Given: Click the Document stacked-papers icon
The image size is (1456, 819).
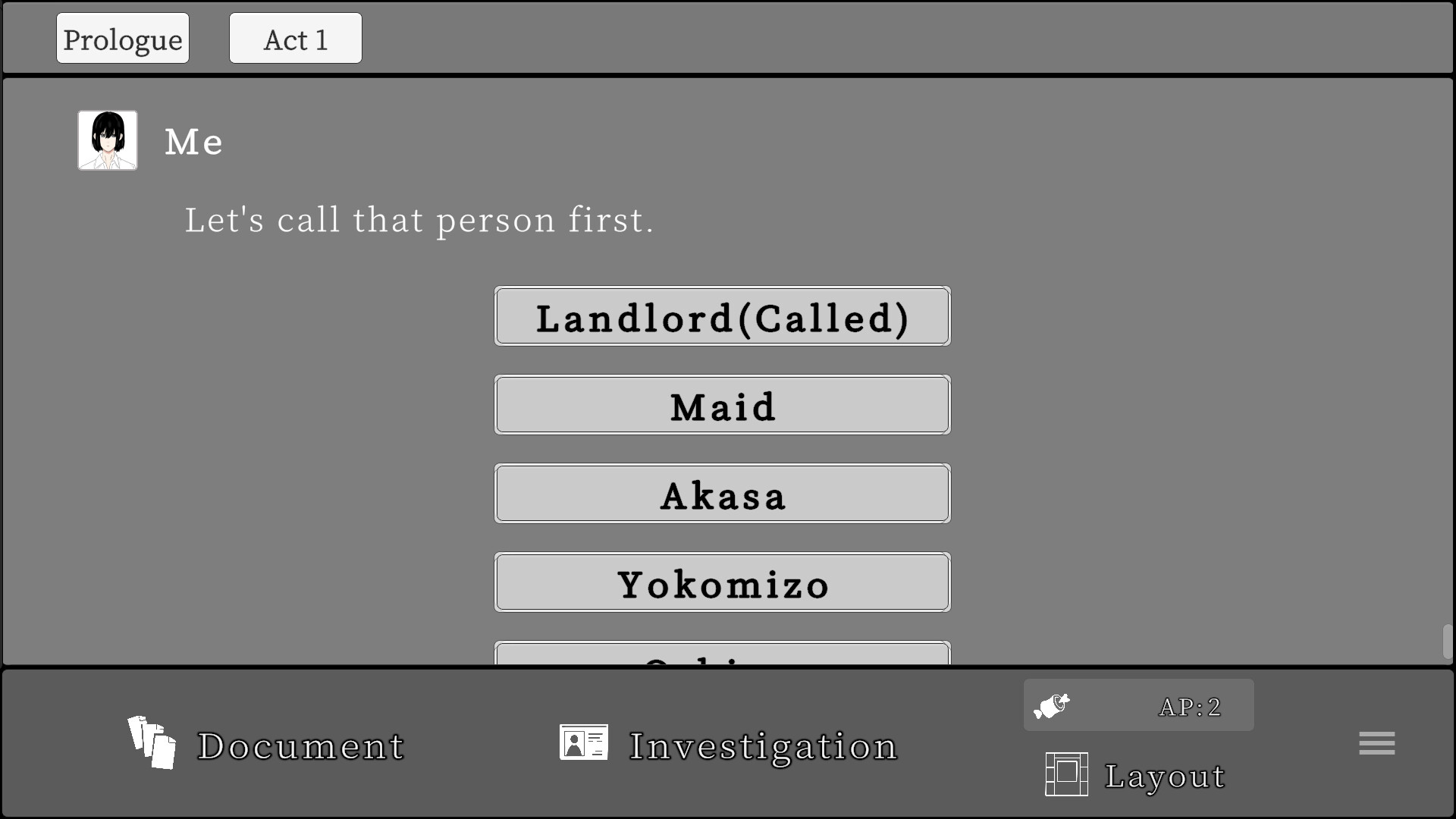Looking at the screenshot, I should (152, 743).
